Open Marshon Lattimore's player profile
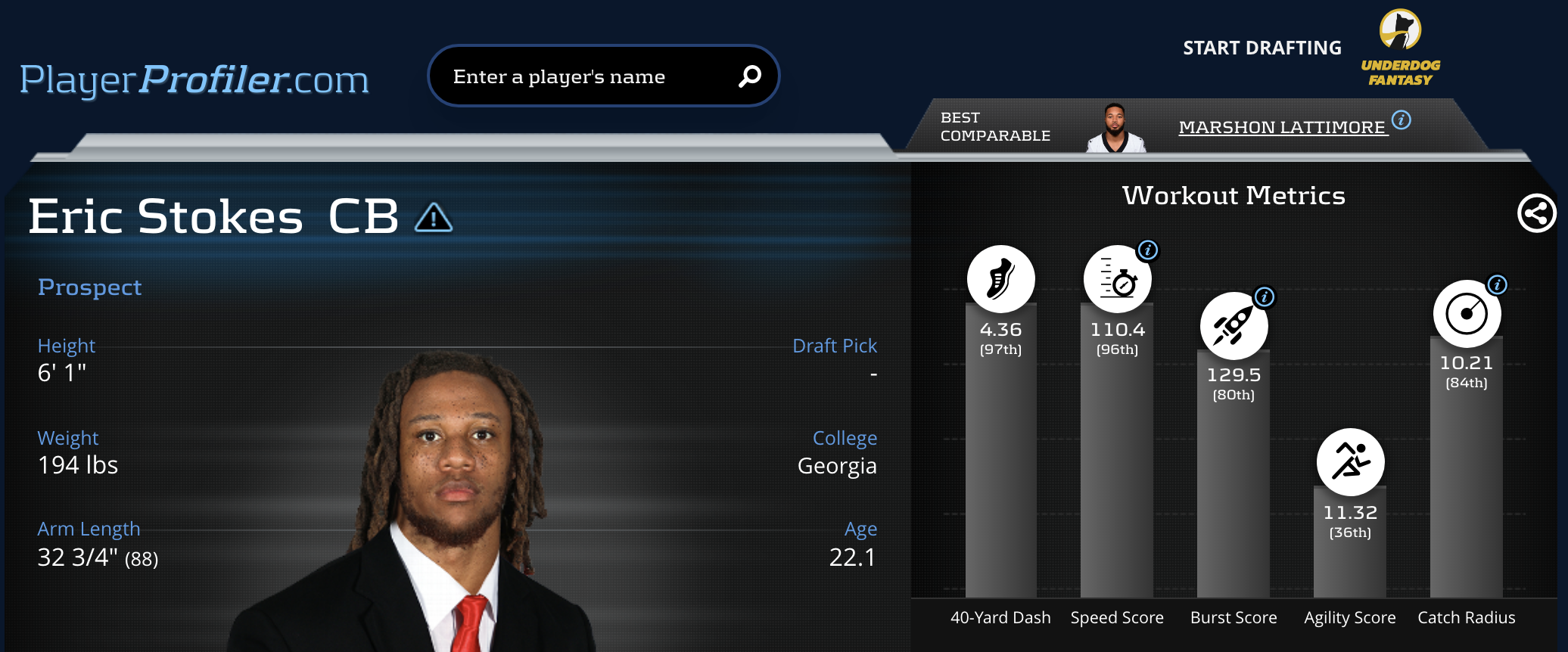 pyautogui.click(x=1281, y=127)
